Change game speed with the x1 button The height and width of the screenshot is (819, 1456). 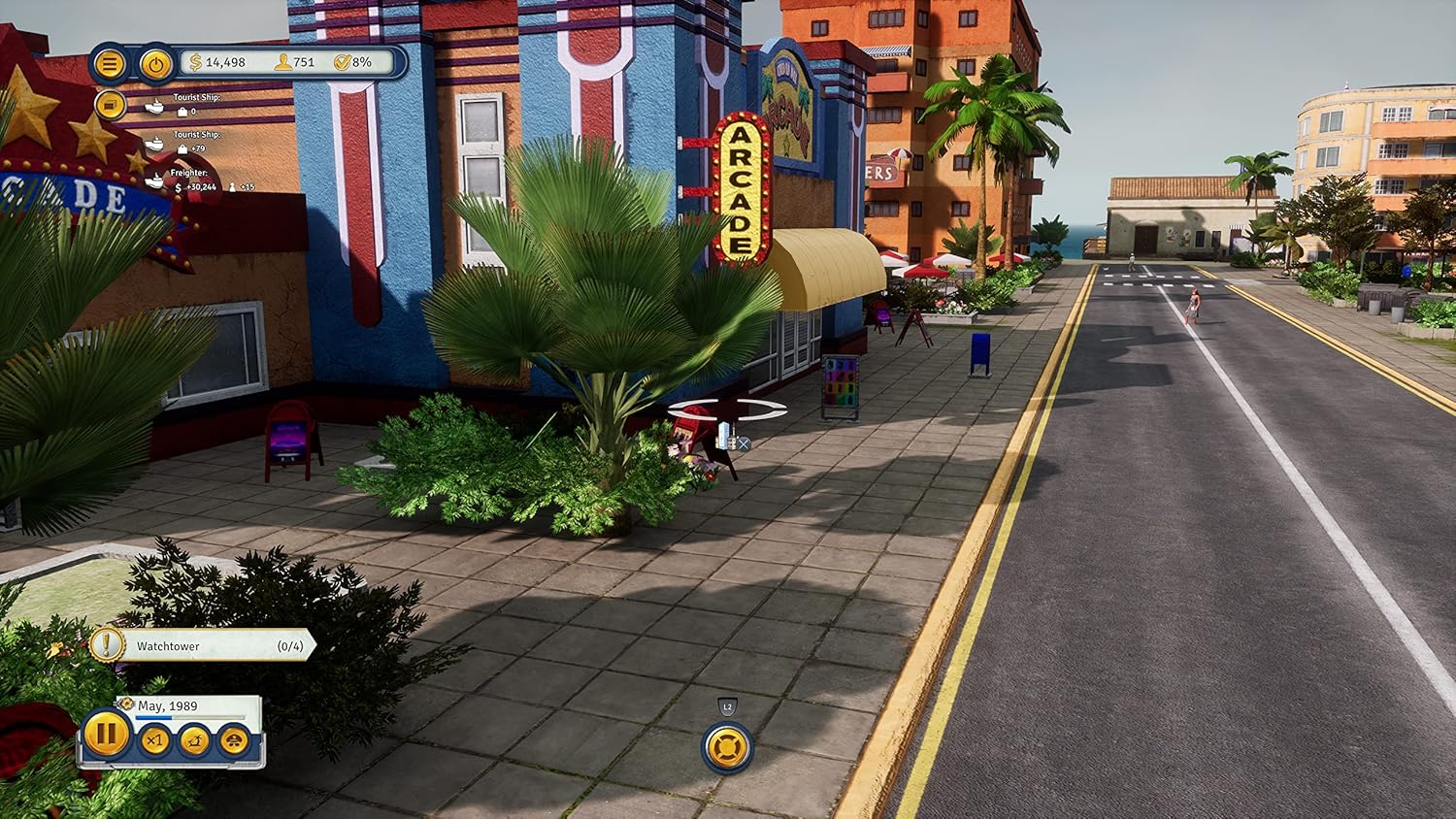click(x=154, y=740)
